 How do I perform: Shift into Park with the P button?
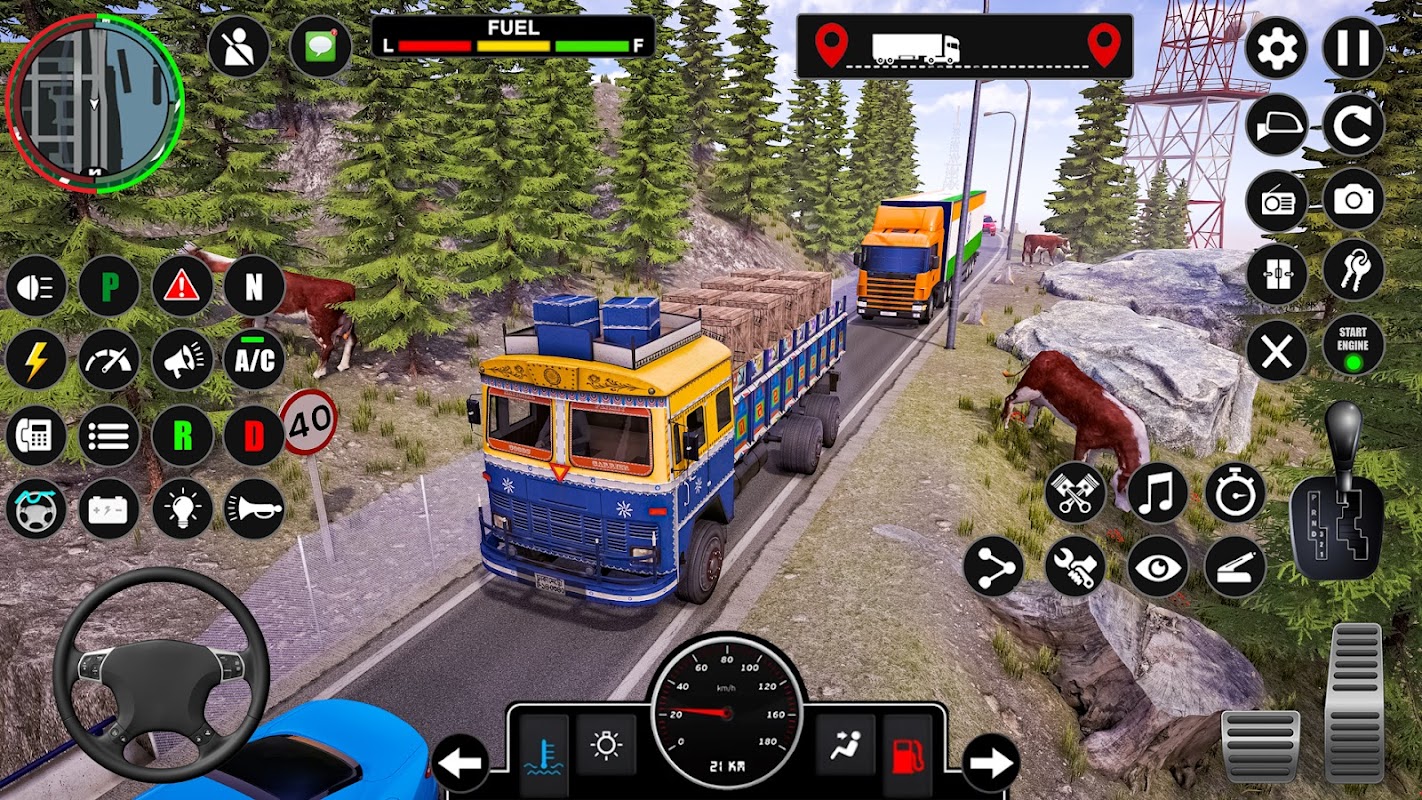109,286
